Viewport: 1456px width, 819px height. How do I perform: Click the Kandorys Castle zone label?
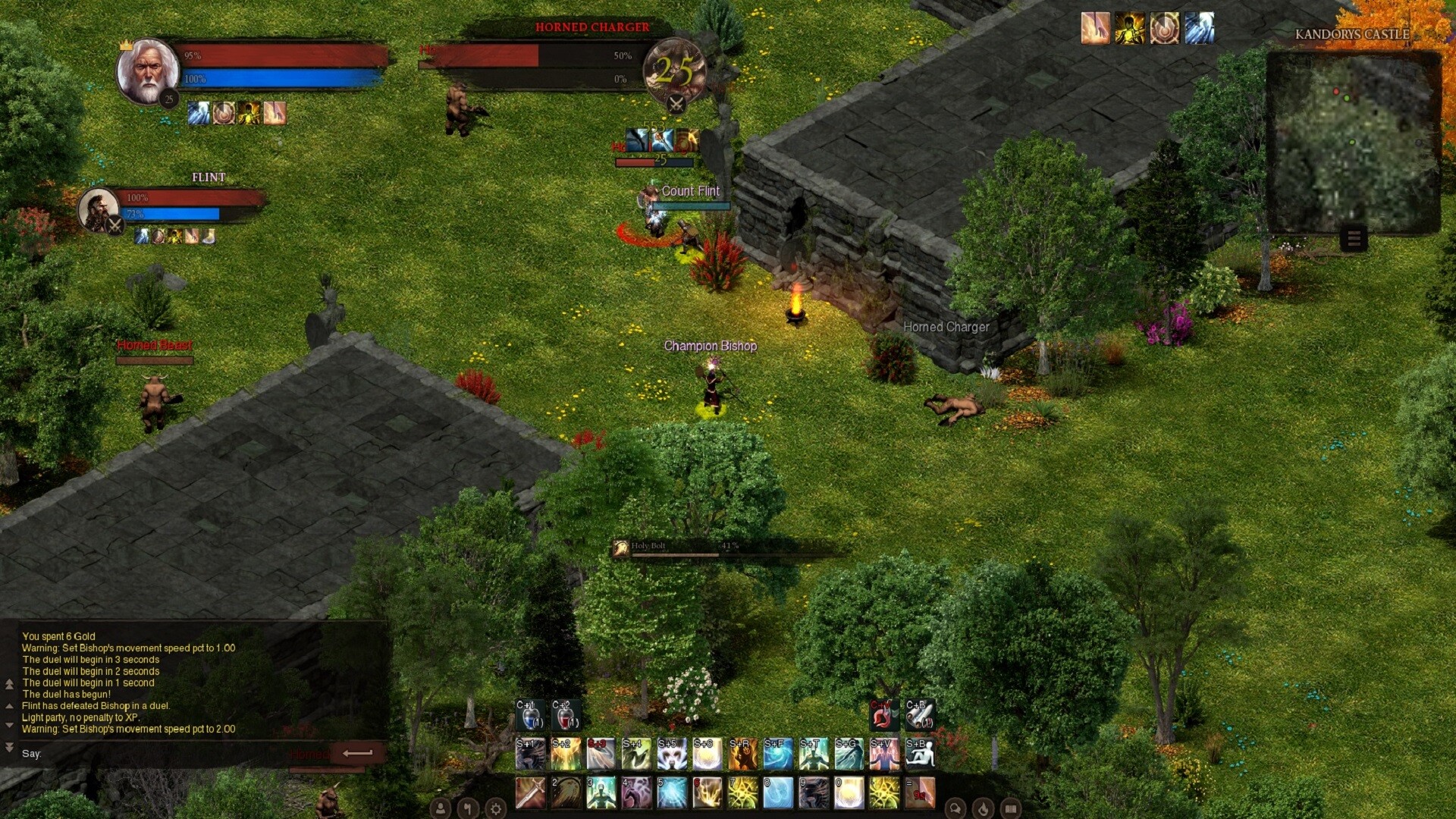pyautogui.click(x=1354, y=34)
